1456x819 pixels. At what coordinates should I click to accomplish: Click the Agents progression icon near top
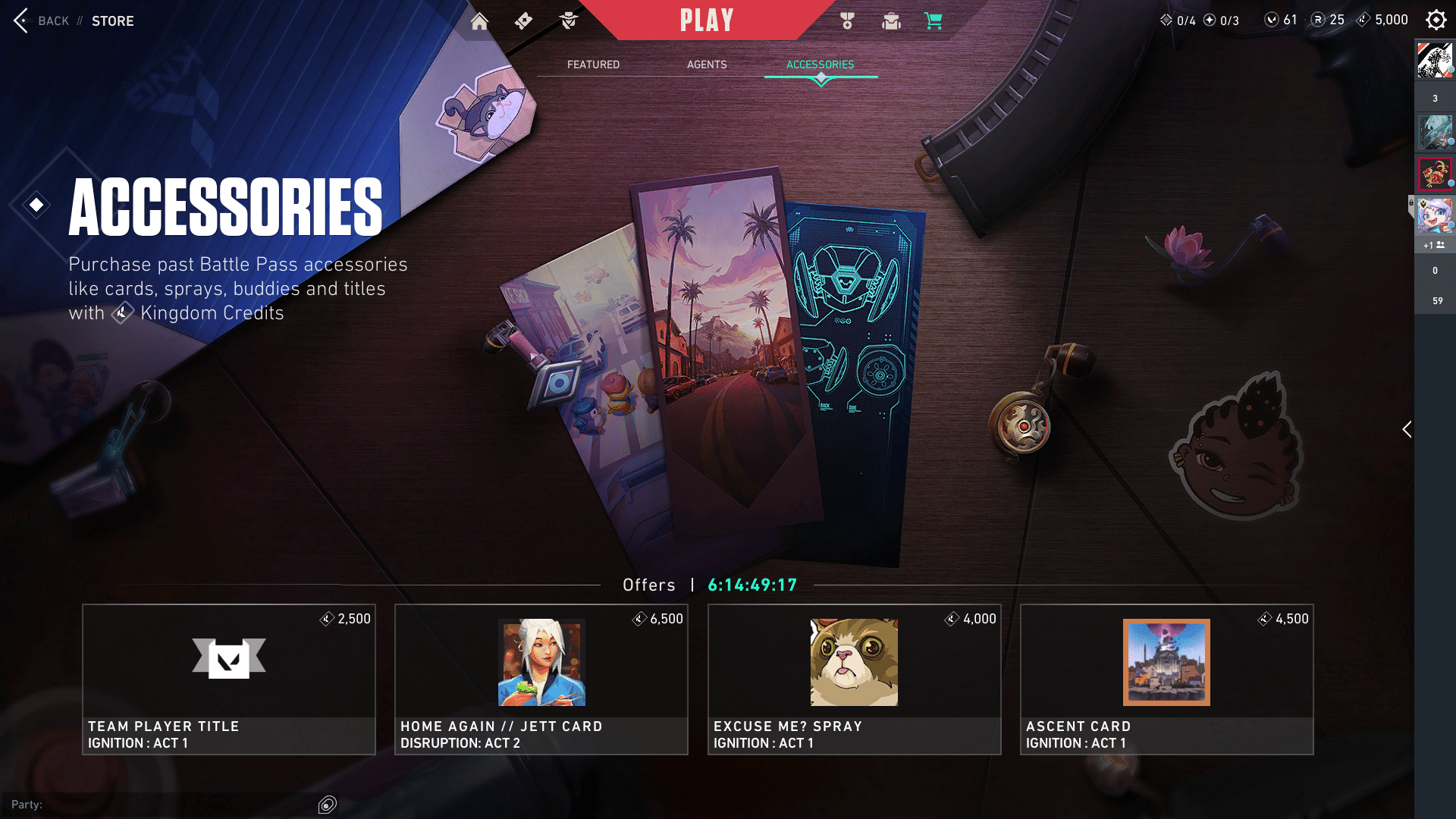click(569, 20)
